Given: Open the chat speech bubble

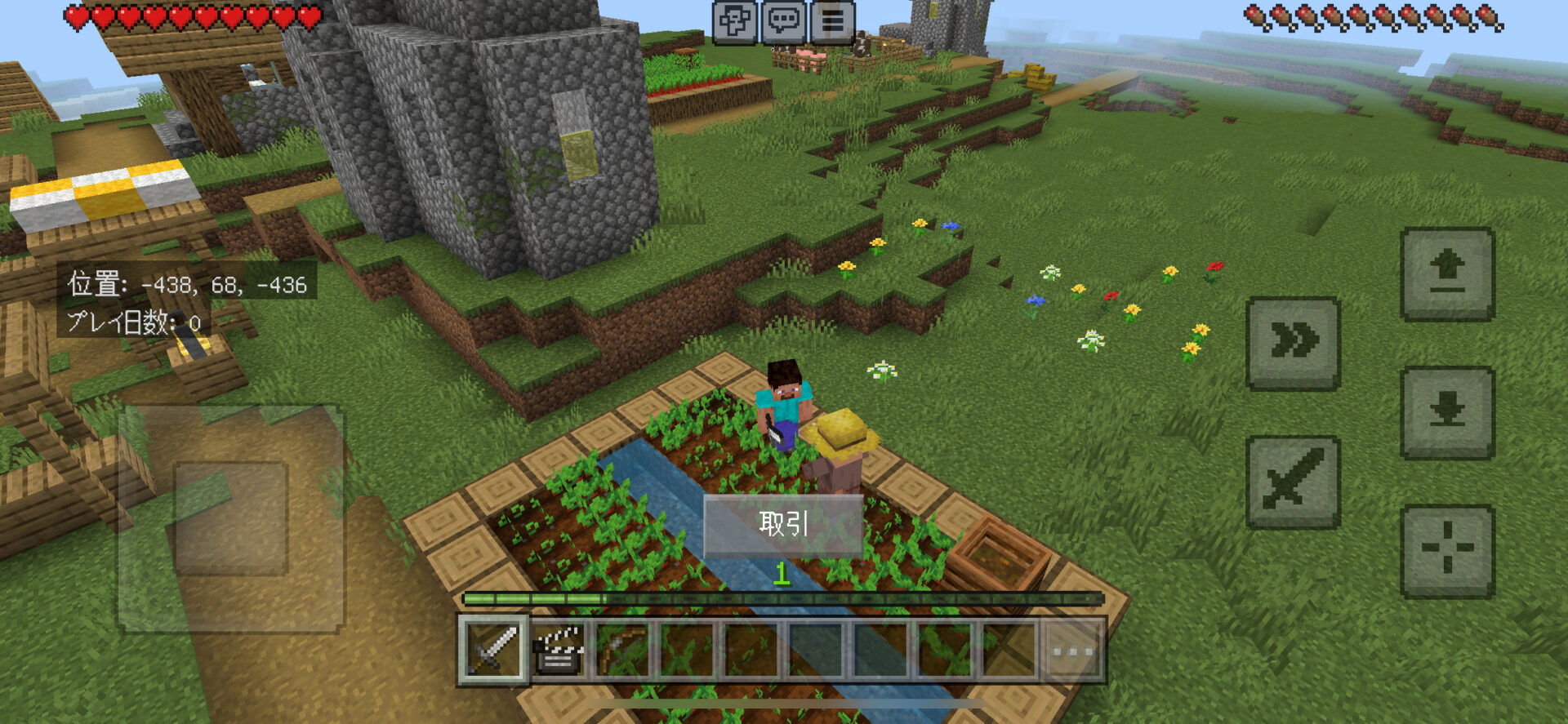Looking at the screenshot, I should [784, 20].
